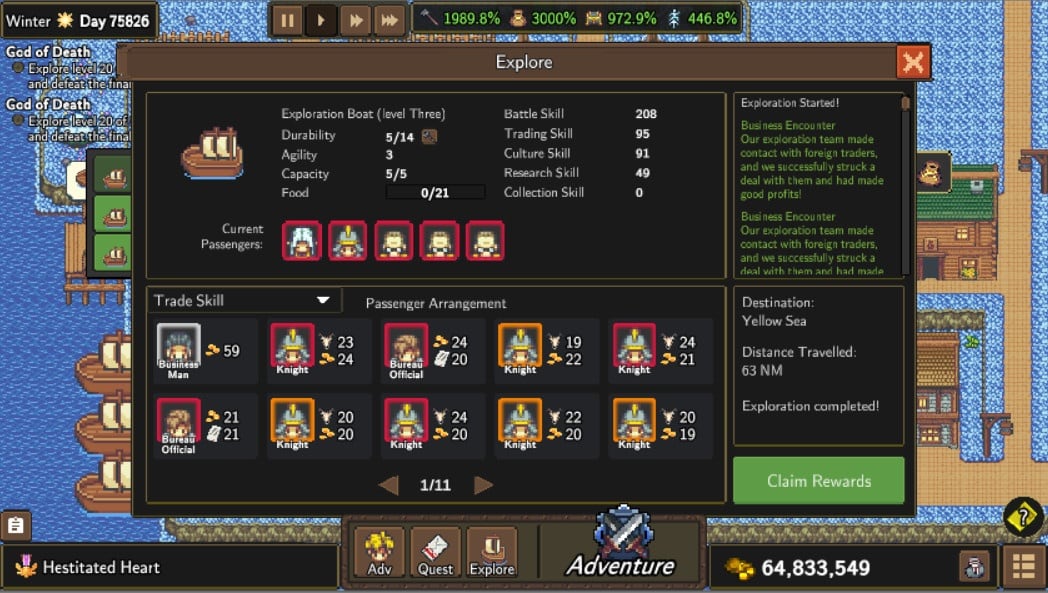
Task: Set game to normal play speed
Action: click(x=321, y=20)
